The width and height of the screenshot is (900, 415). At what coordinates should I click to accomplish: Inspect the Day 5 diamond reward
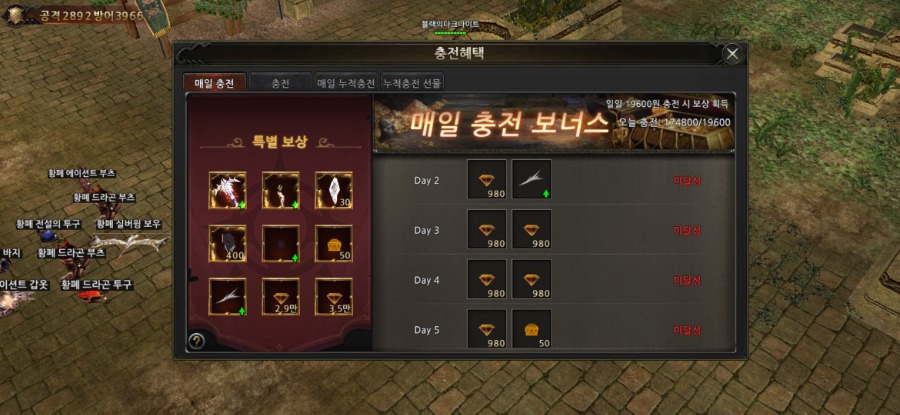(x=486, y=330)
